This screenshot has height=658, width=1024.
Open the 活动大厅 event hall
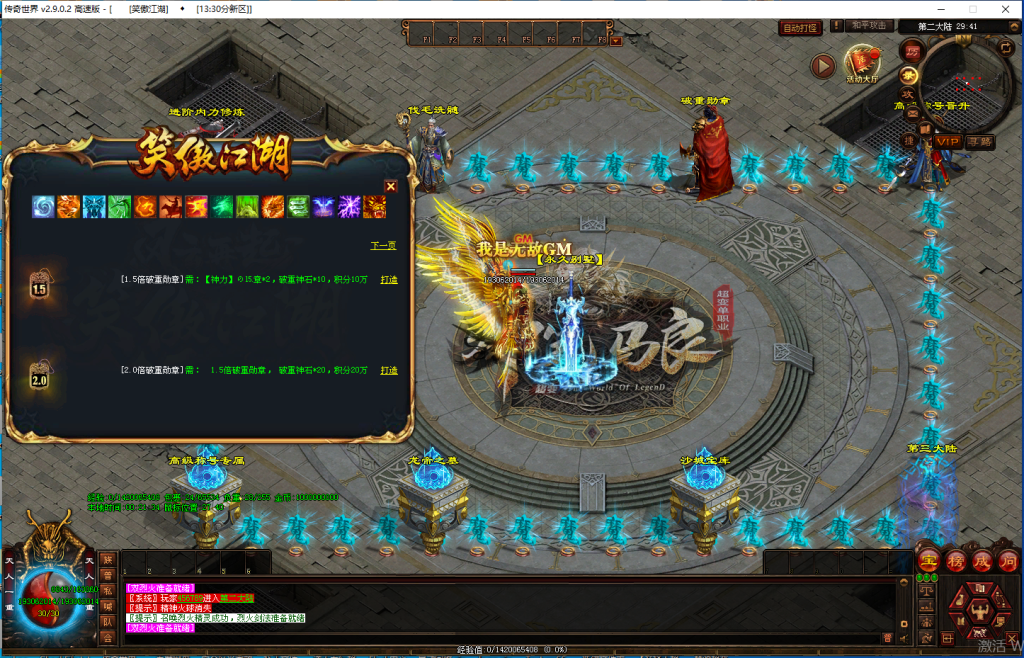click(862, 64)
